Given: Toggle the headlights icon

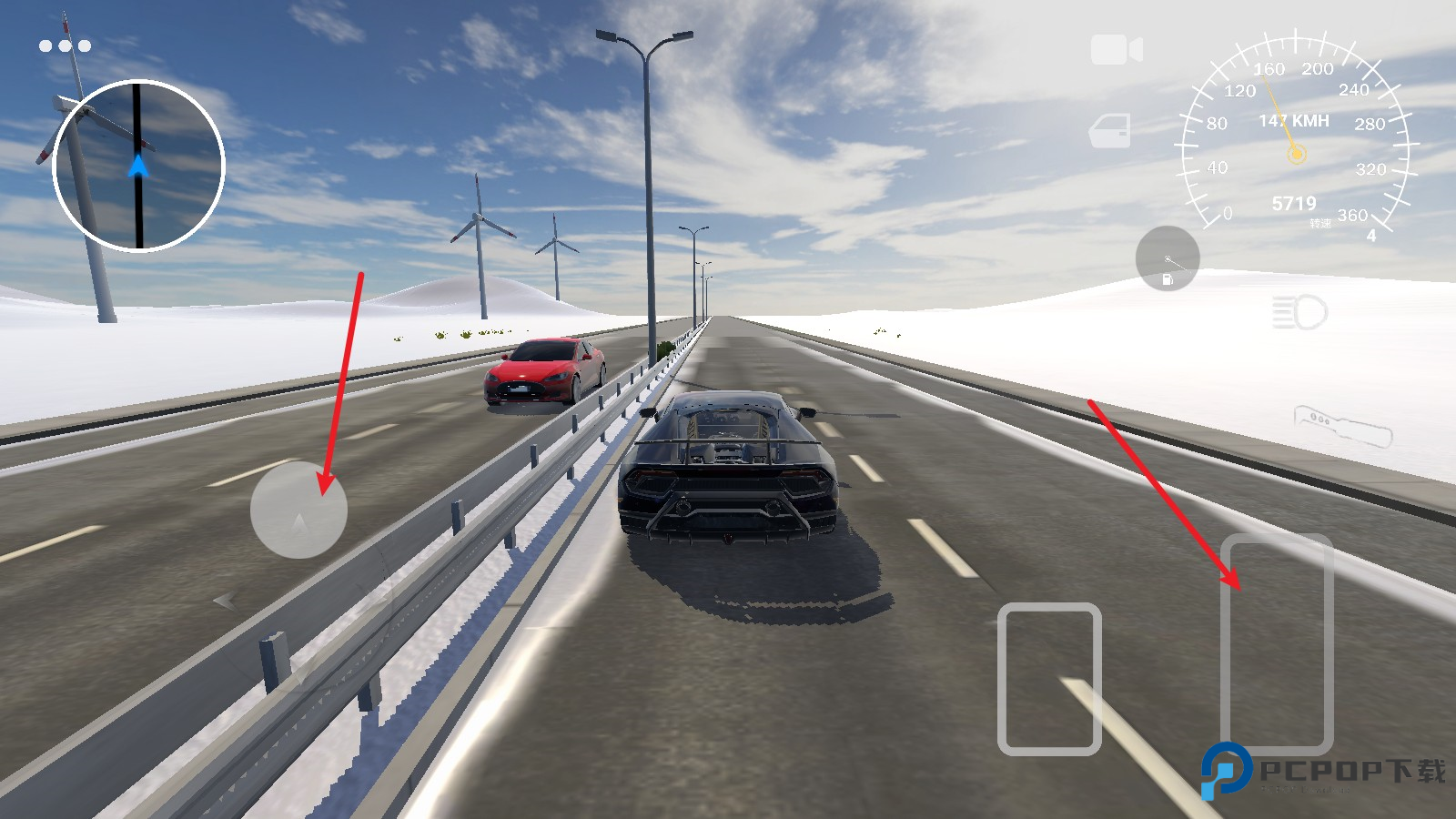Looking at the screenshot, I should click(x=1299, y=313).
